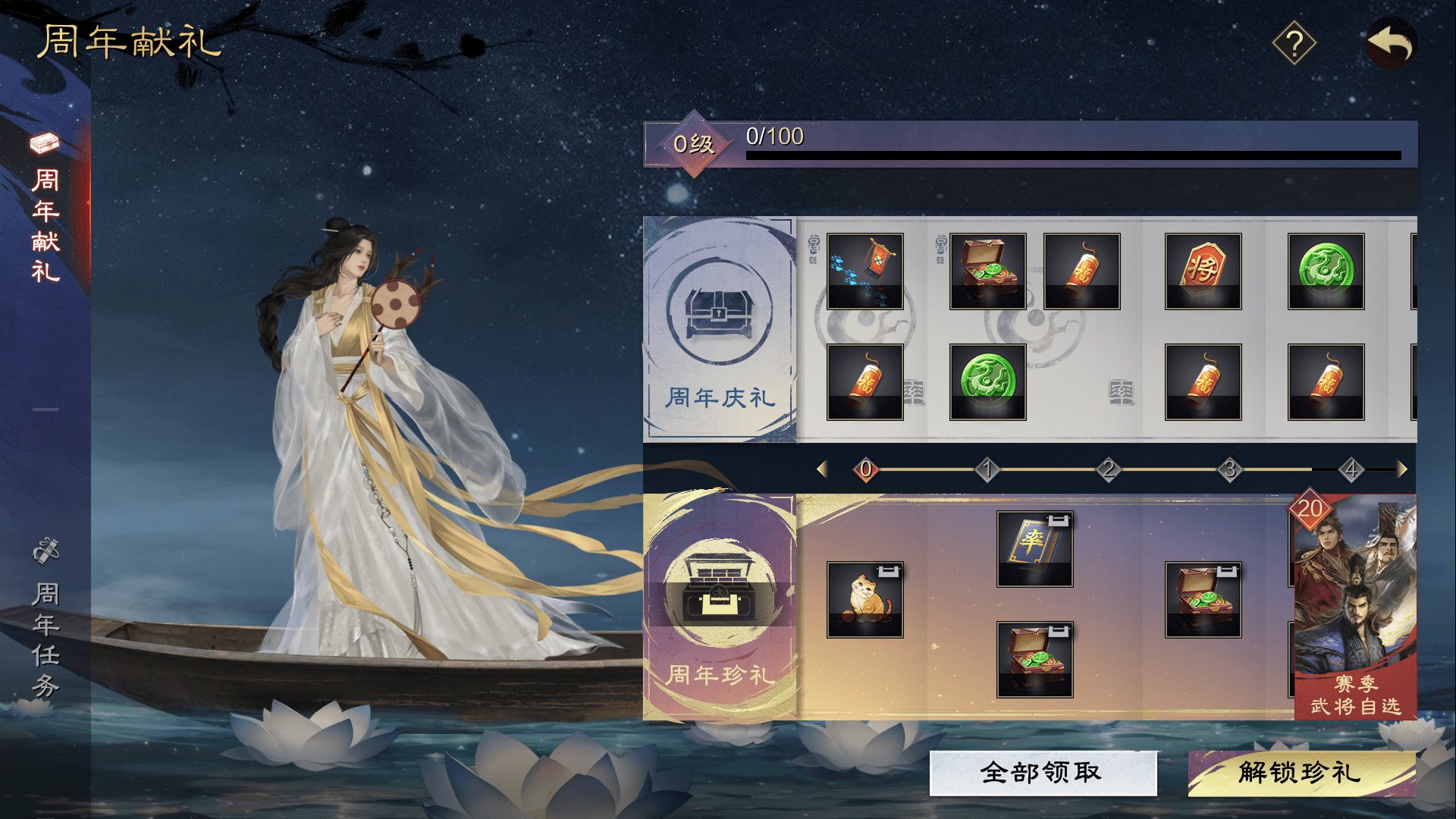Image resolution: width=1456 pixels, height=819 pixels.
Task: Click the level 1 diamond marker
Action: point(987,470)
